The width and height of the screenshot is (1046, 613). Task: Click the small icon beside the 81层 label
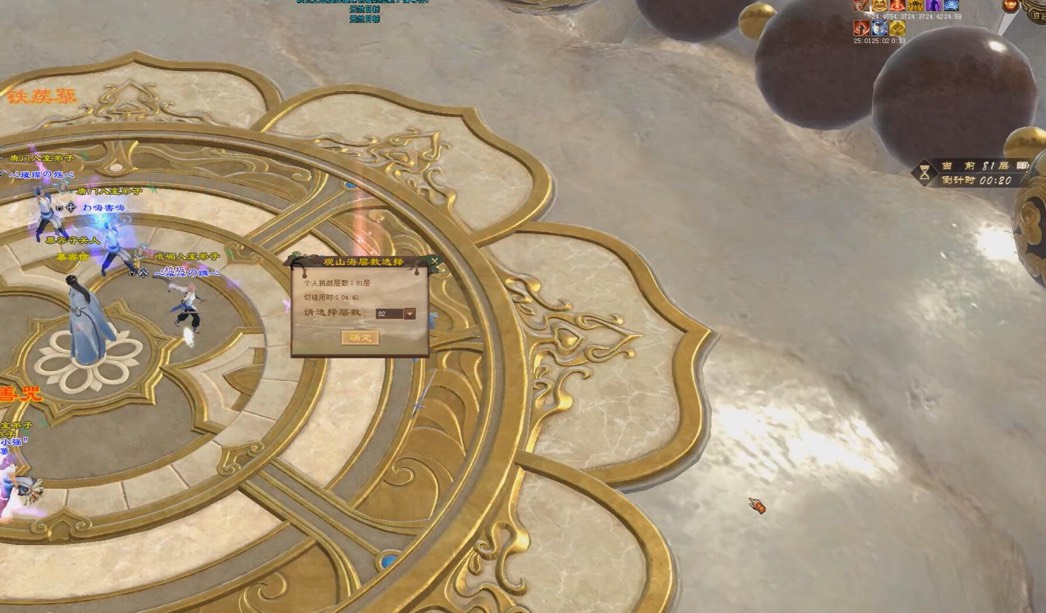(x=1022, y=166)
